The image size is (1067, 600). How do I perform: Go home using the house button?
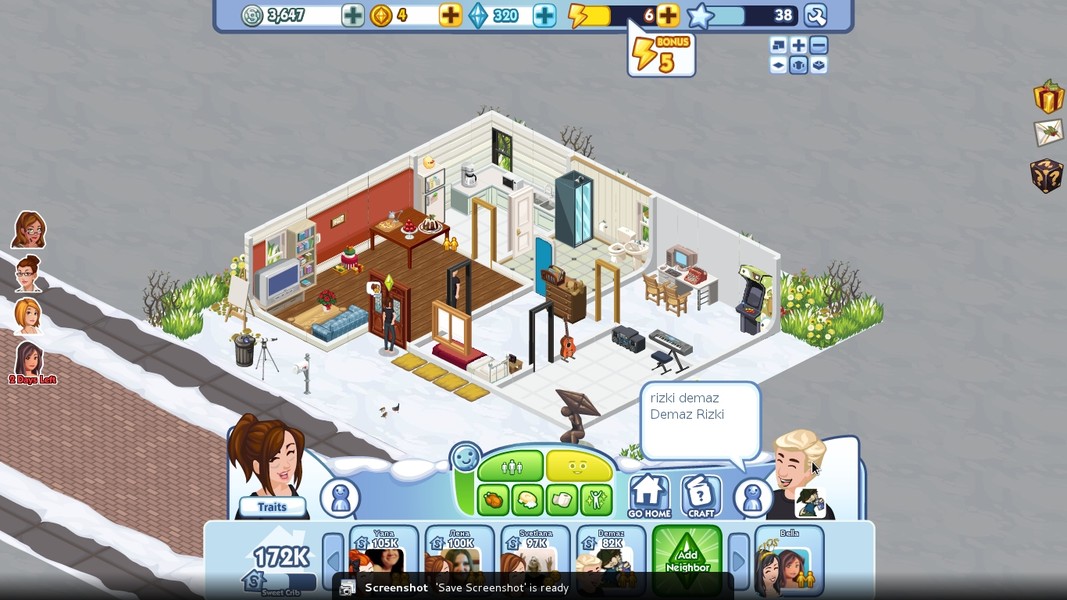click(649, 496)
